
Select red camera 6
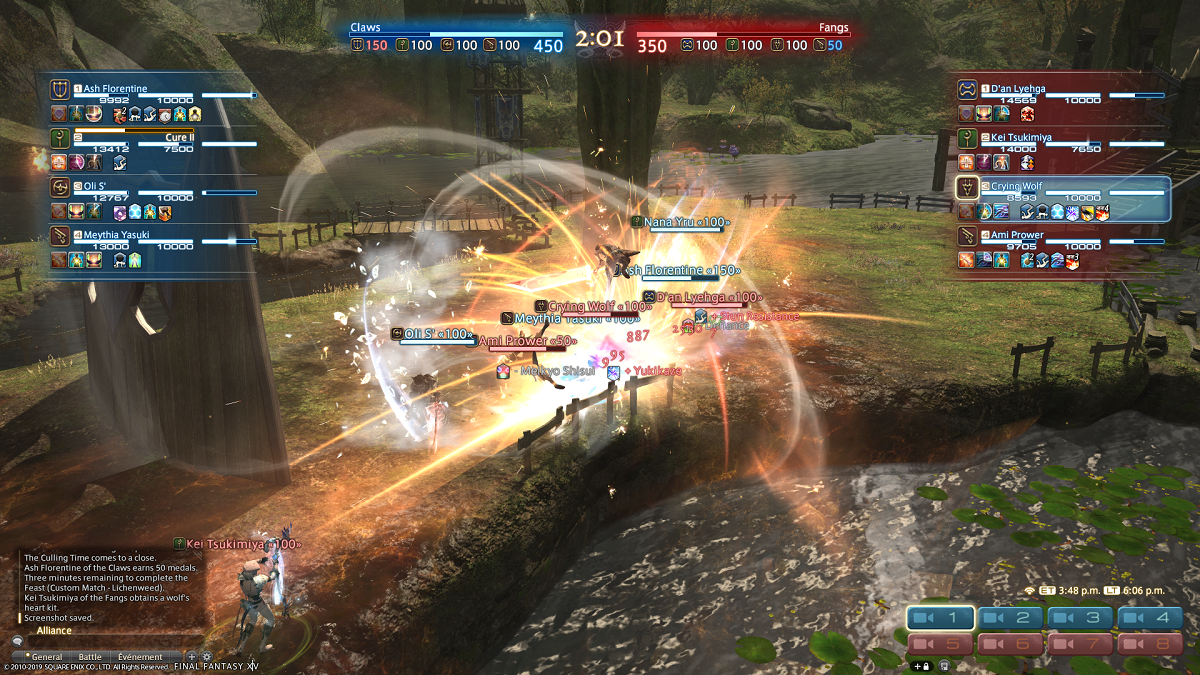1011,645
